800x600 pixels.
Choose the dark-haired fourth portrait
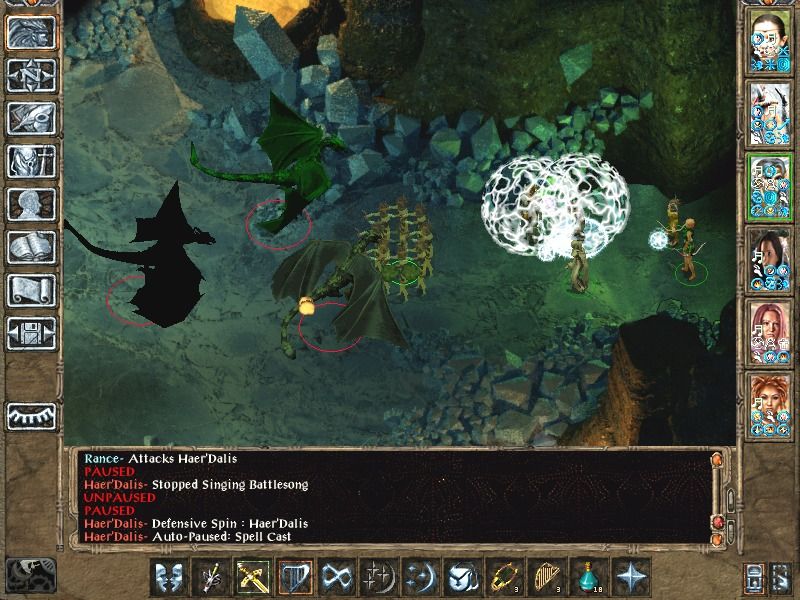[769, 255]
